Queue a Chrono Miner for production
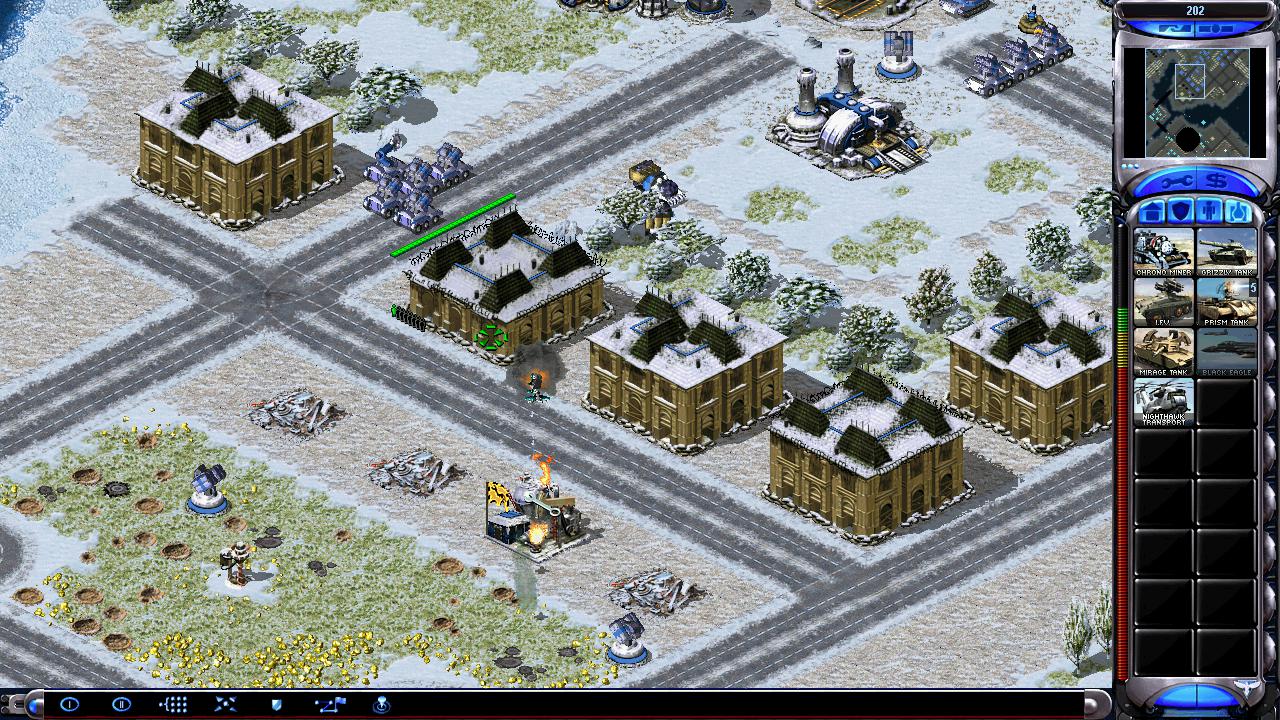Image resolution: width=1280 pixels, height=720 pixels. point(1163,252)
